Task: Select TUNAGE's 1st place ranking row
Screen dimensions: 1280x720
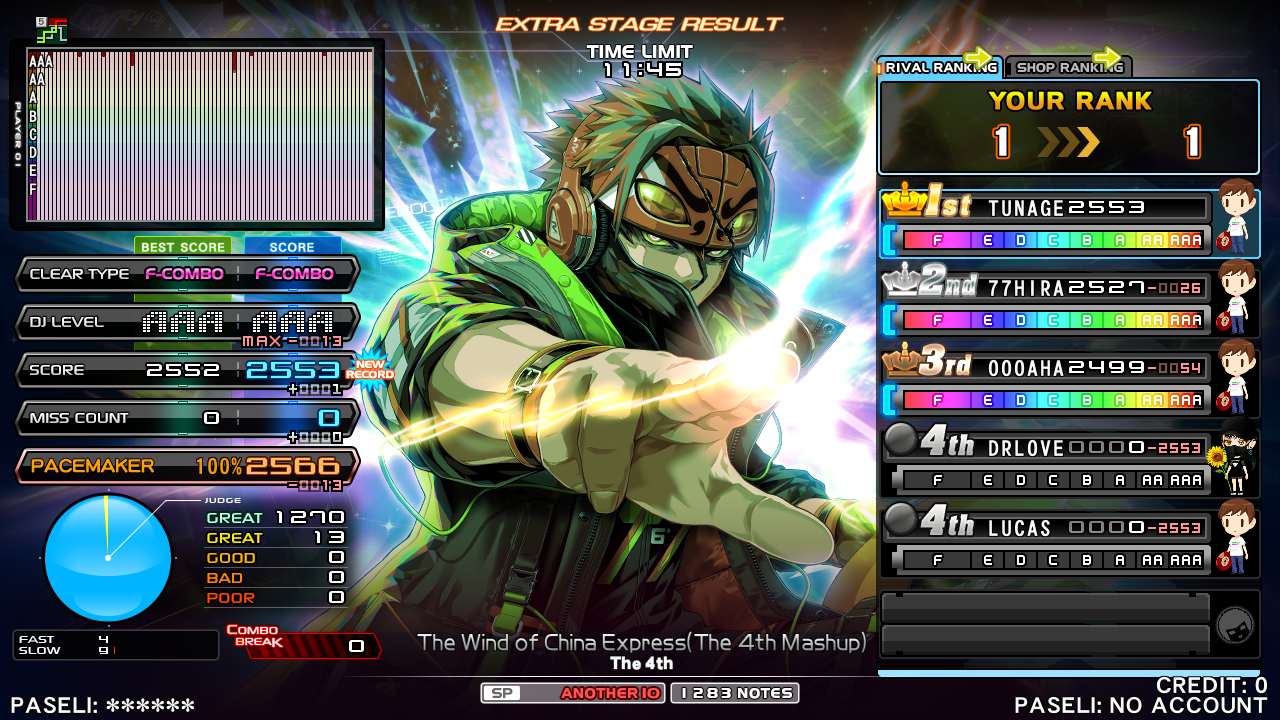Action: click(x=1045, y=223)
